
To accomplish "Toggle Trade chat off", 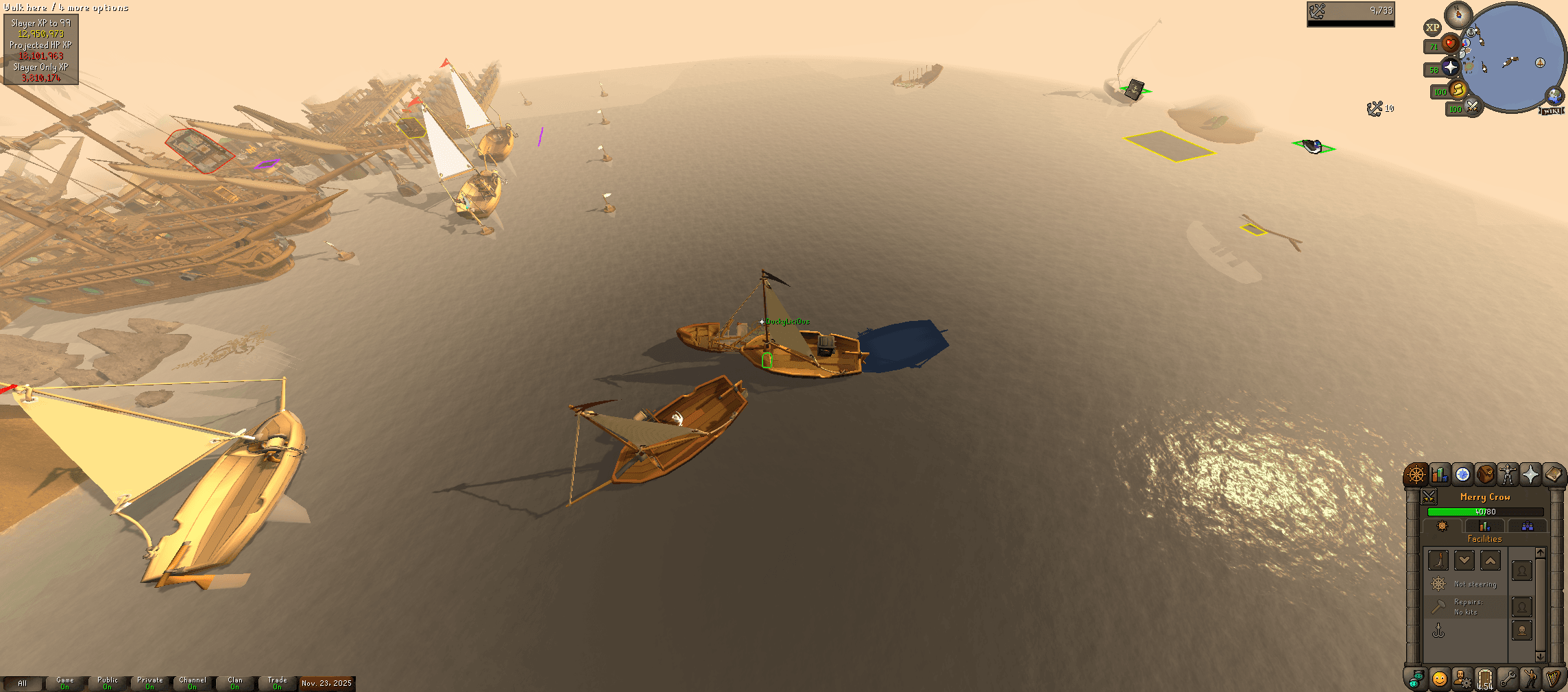I will click(276, 682).
